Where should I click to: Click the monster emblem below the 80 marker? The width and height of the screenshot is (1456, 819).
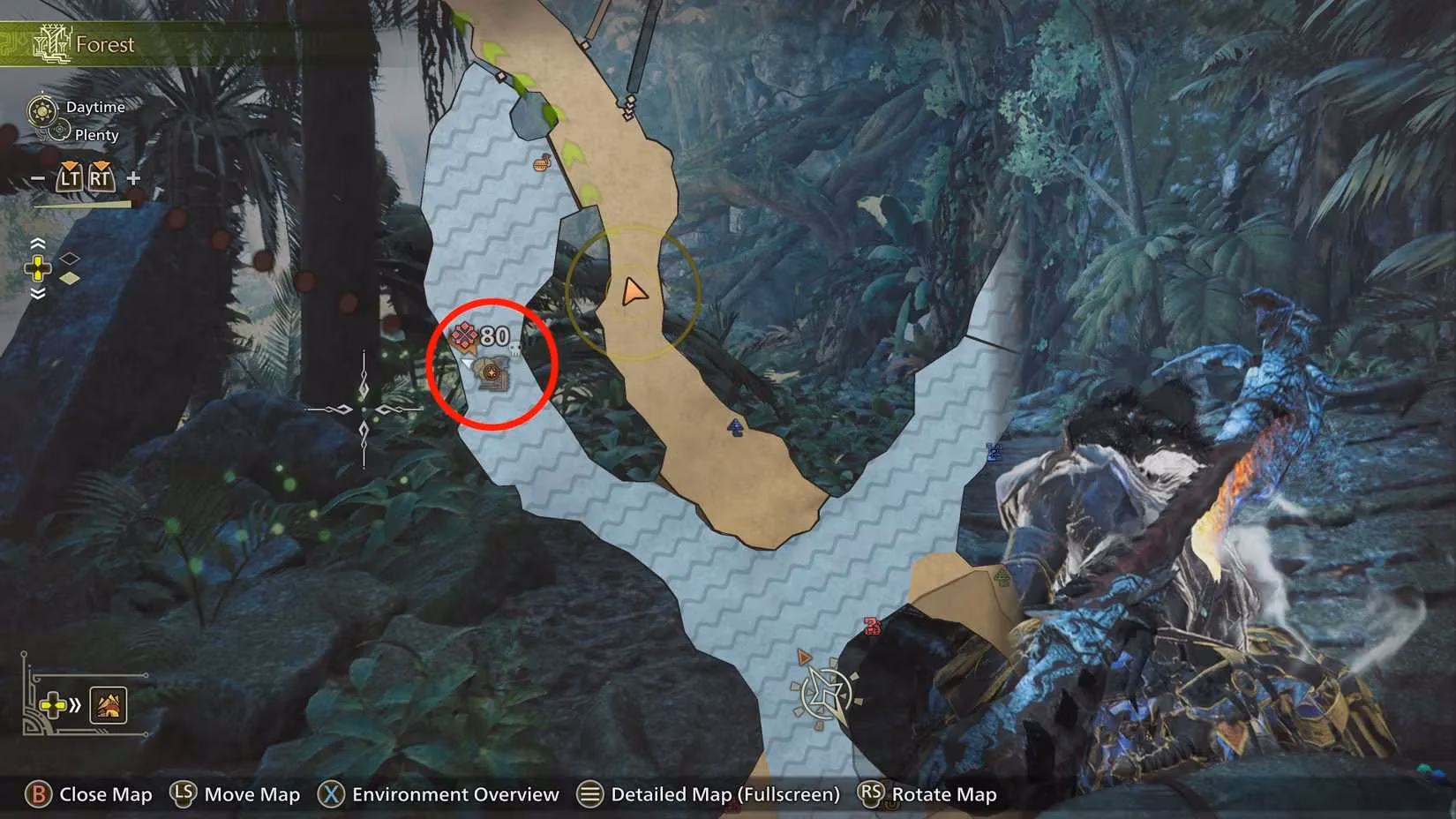pos(492,373)
